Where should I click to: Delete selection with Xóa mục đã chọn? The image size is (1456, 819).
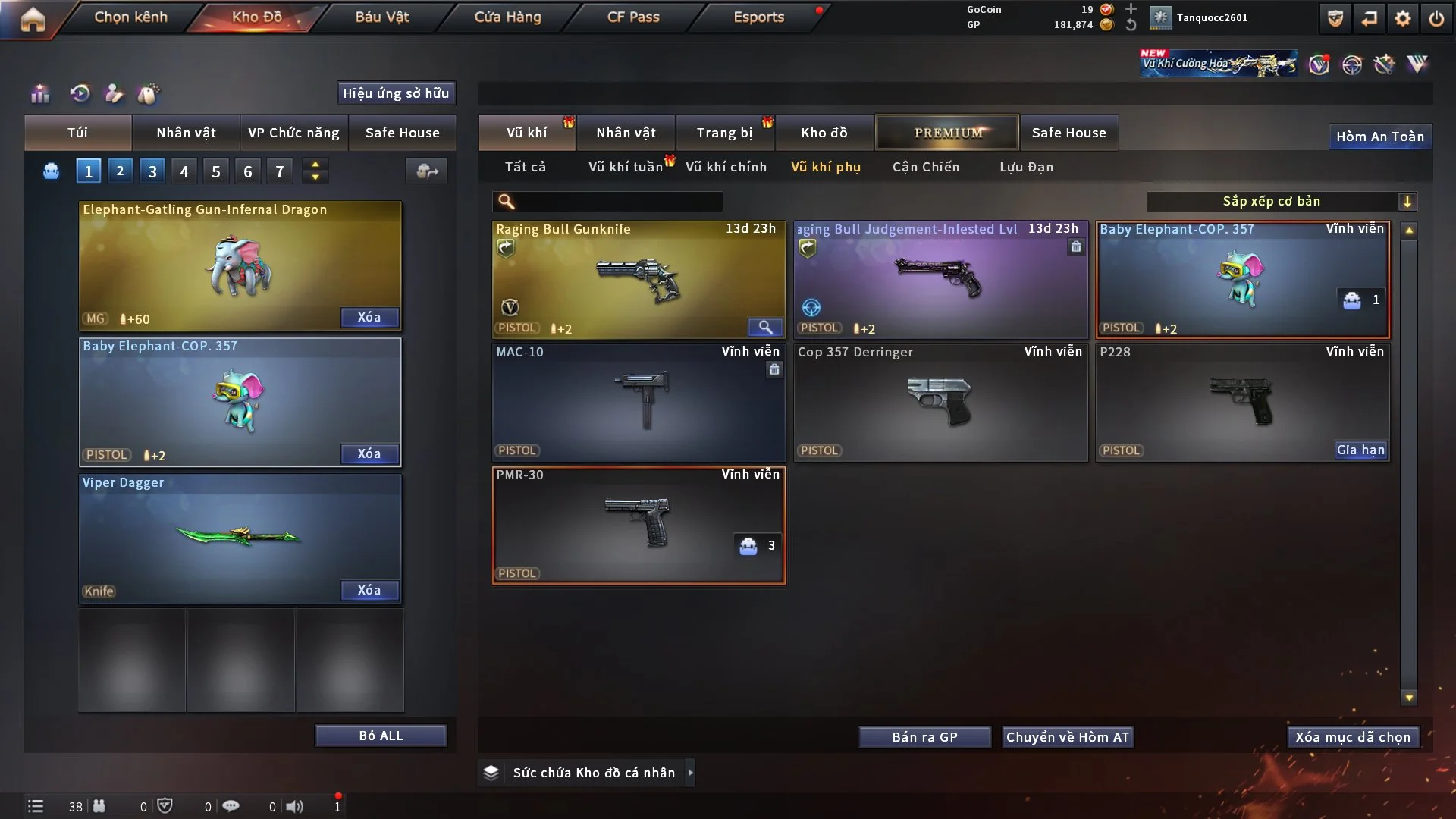[x=1353, y=737]
